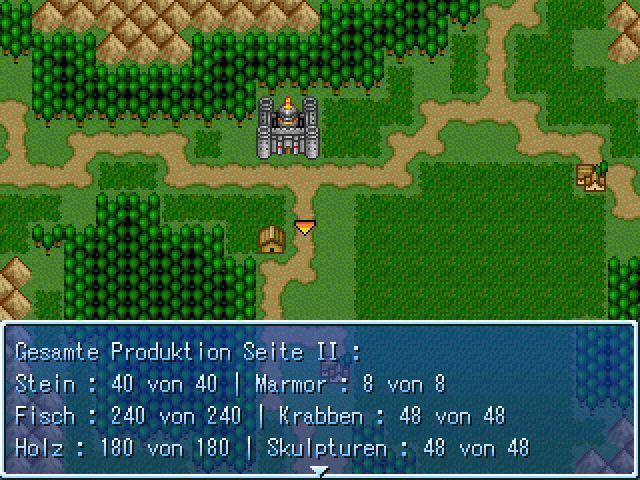Advance the production message with the down arrow
The width and height of the screenshot is (640, 480).
point(319,469)
